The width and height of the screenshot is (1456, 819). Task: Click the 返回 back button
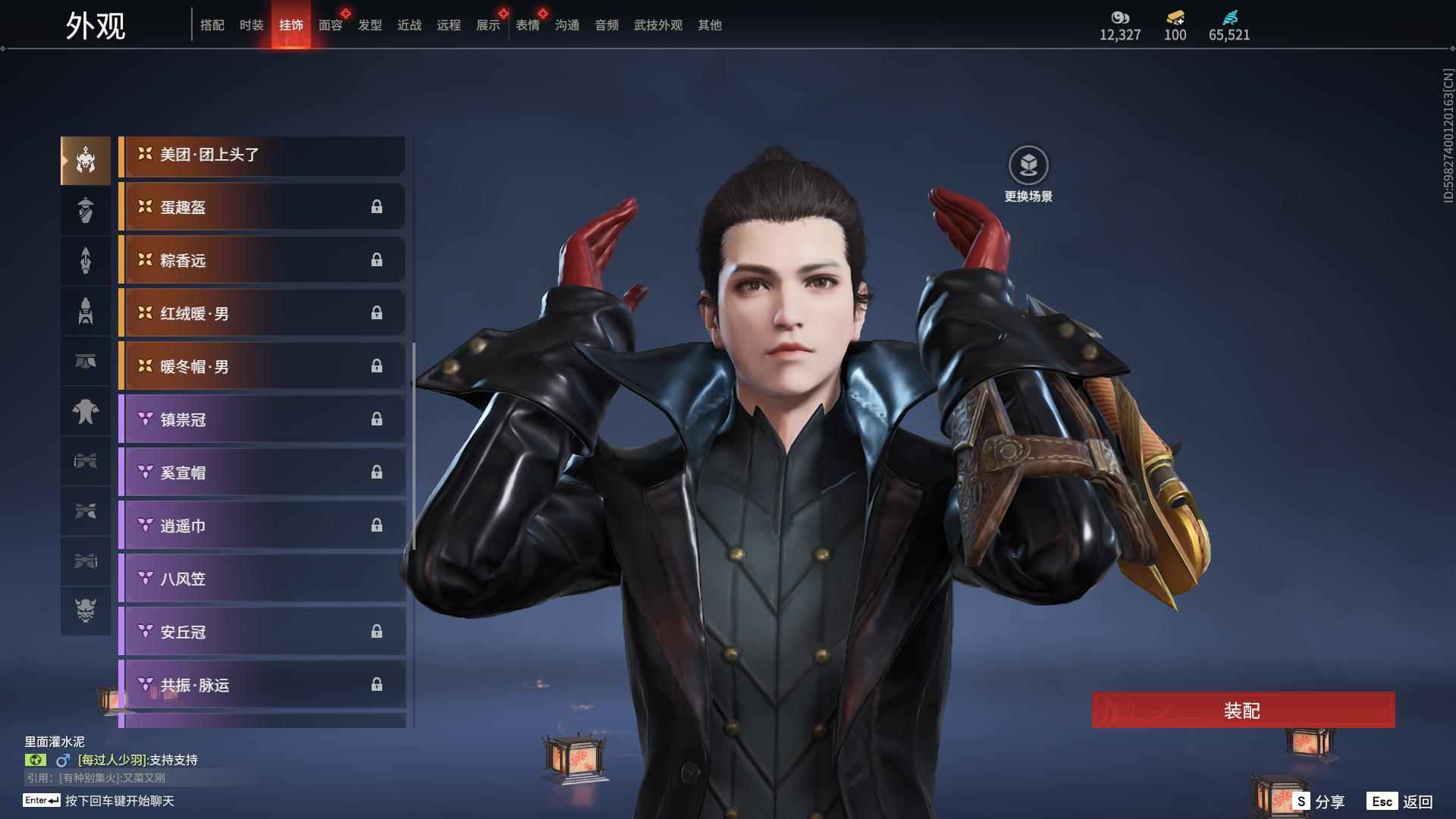pyautogui.click(x=1400, y=801)
